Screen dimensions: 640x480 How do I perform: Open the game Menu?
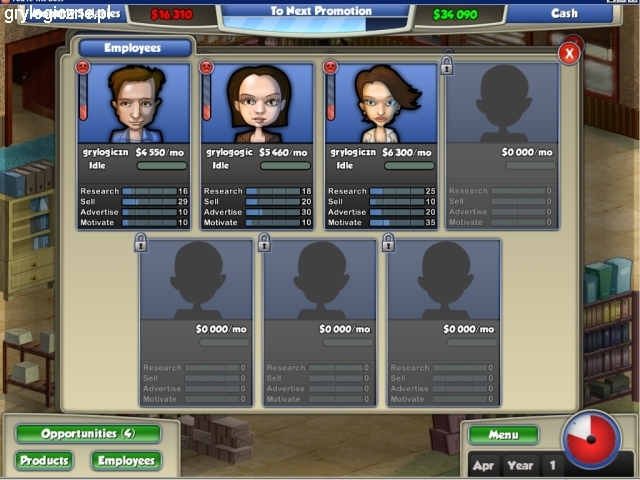coord(503,435)
